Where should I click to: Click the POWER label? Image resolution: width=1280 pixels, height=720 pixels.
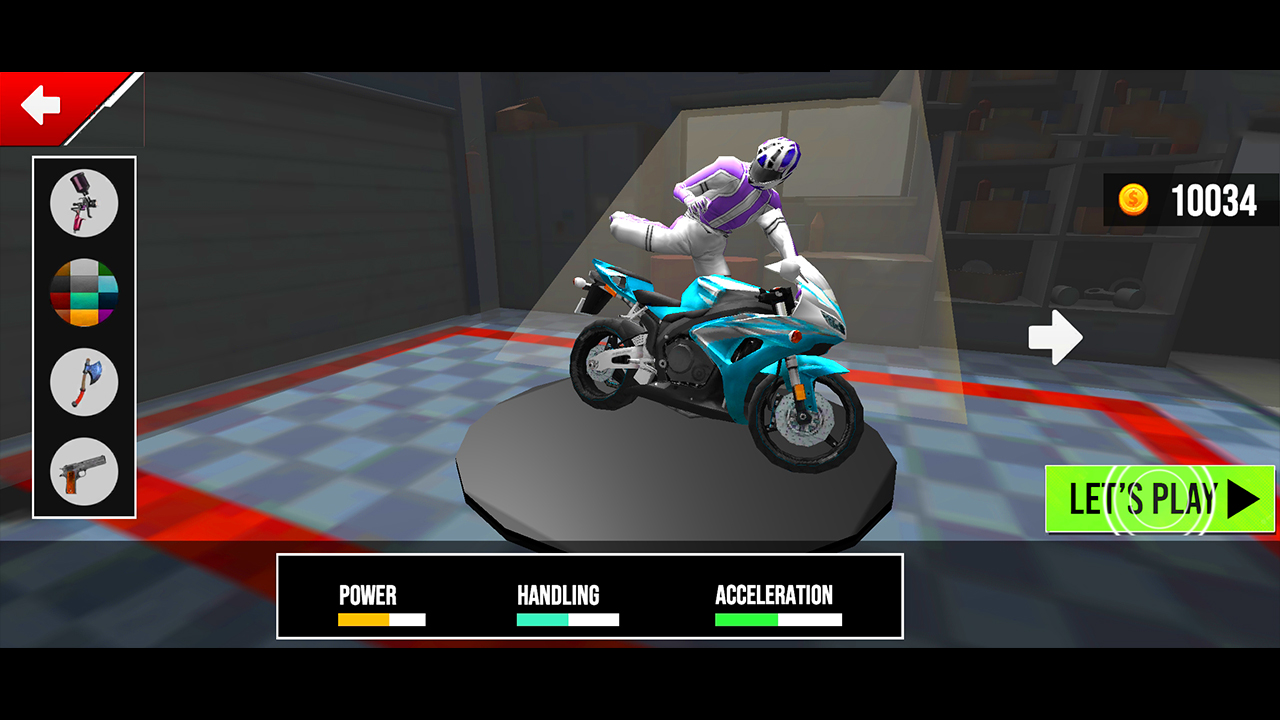(367, 595)
